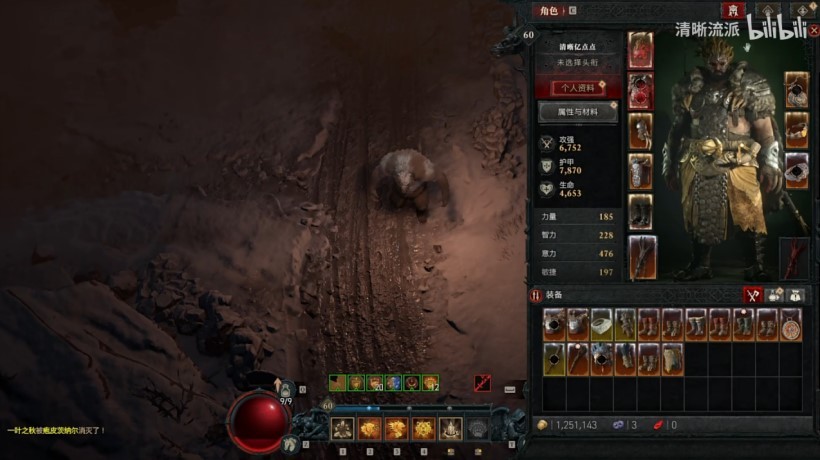
Task: Open the 个人资料 profile button
Action: pyautogui.click(x=578, y=88)
